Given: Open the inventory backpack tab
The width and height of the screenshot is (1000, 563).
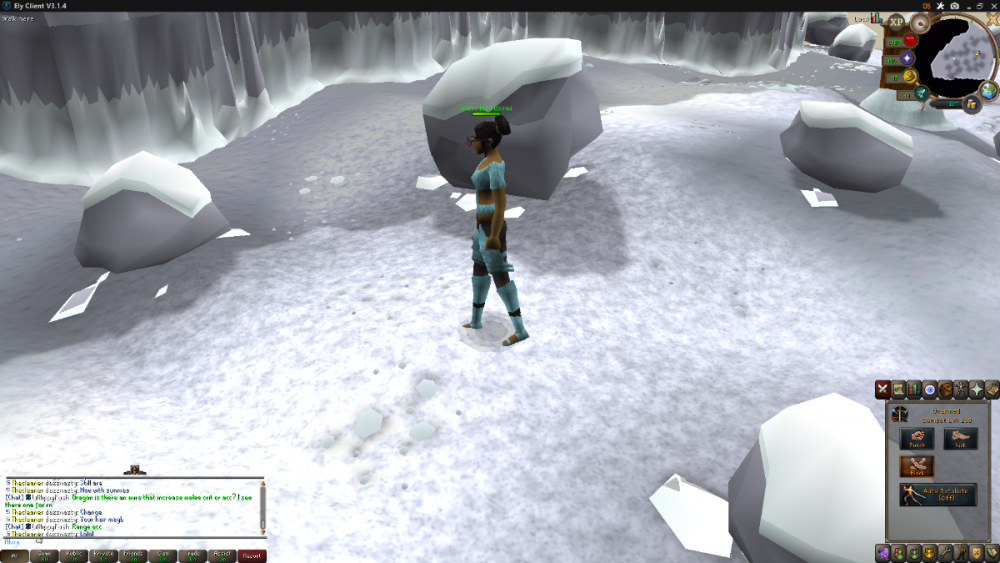Looking at the screenshot, I should tap(946, 389).
